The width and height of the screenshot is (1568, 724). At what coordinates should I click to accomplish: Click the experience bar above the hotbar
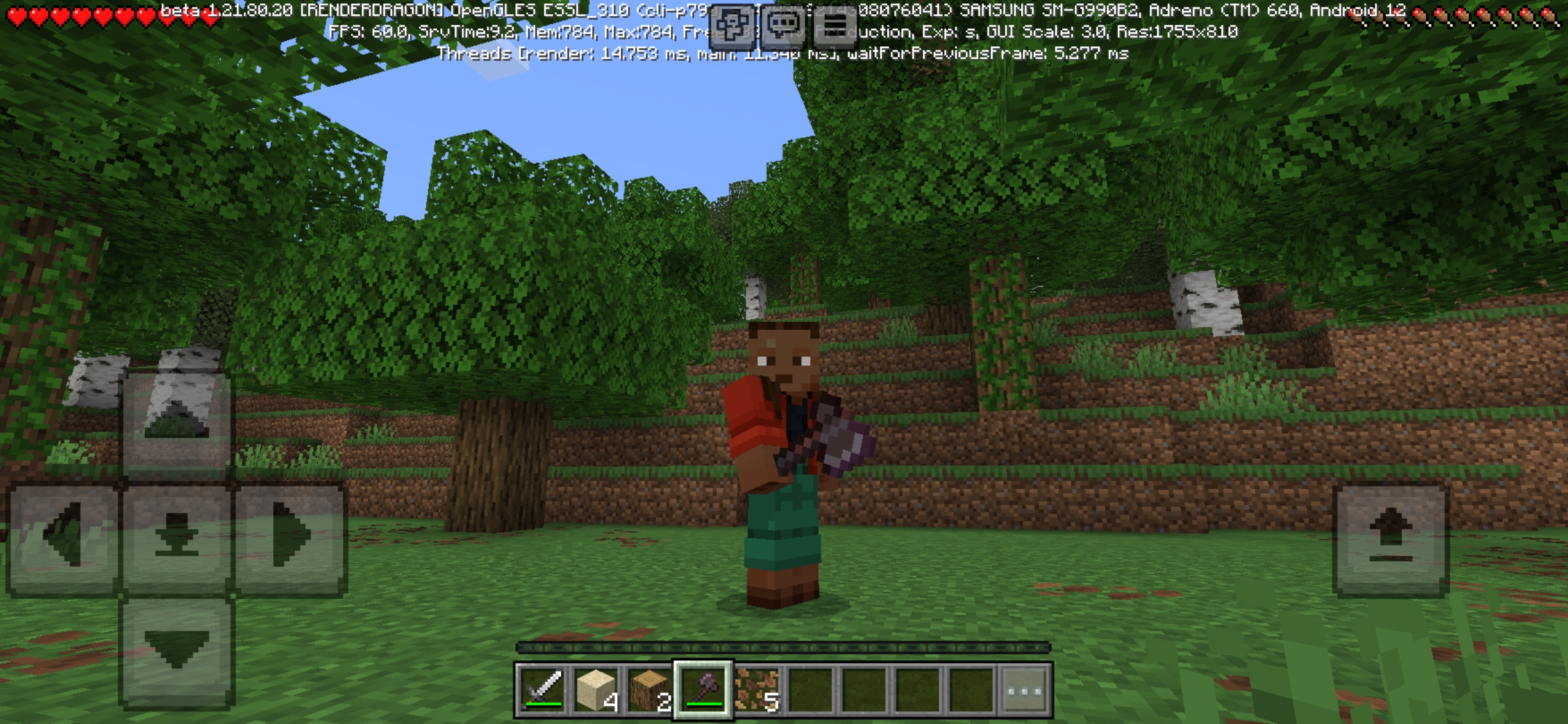click(784, 645)
